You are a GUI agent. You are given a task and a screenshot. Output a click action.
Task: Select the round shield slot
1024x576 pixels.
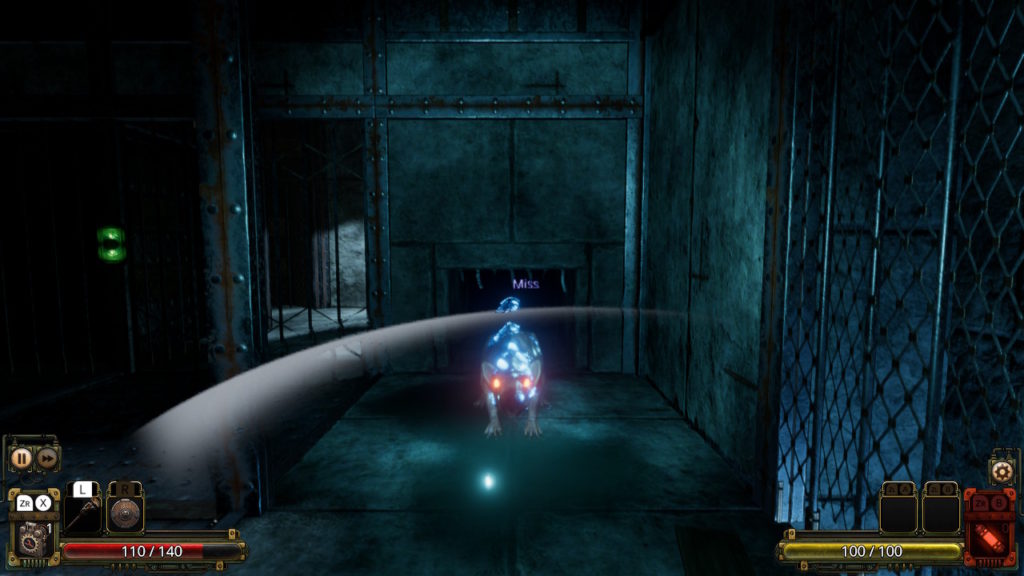click(125, 513)
